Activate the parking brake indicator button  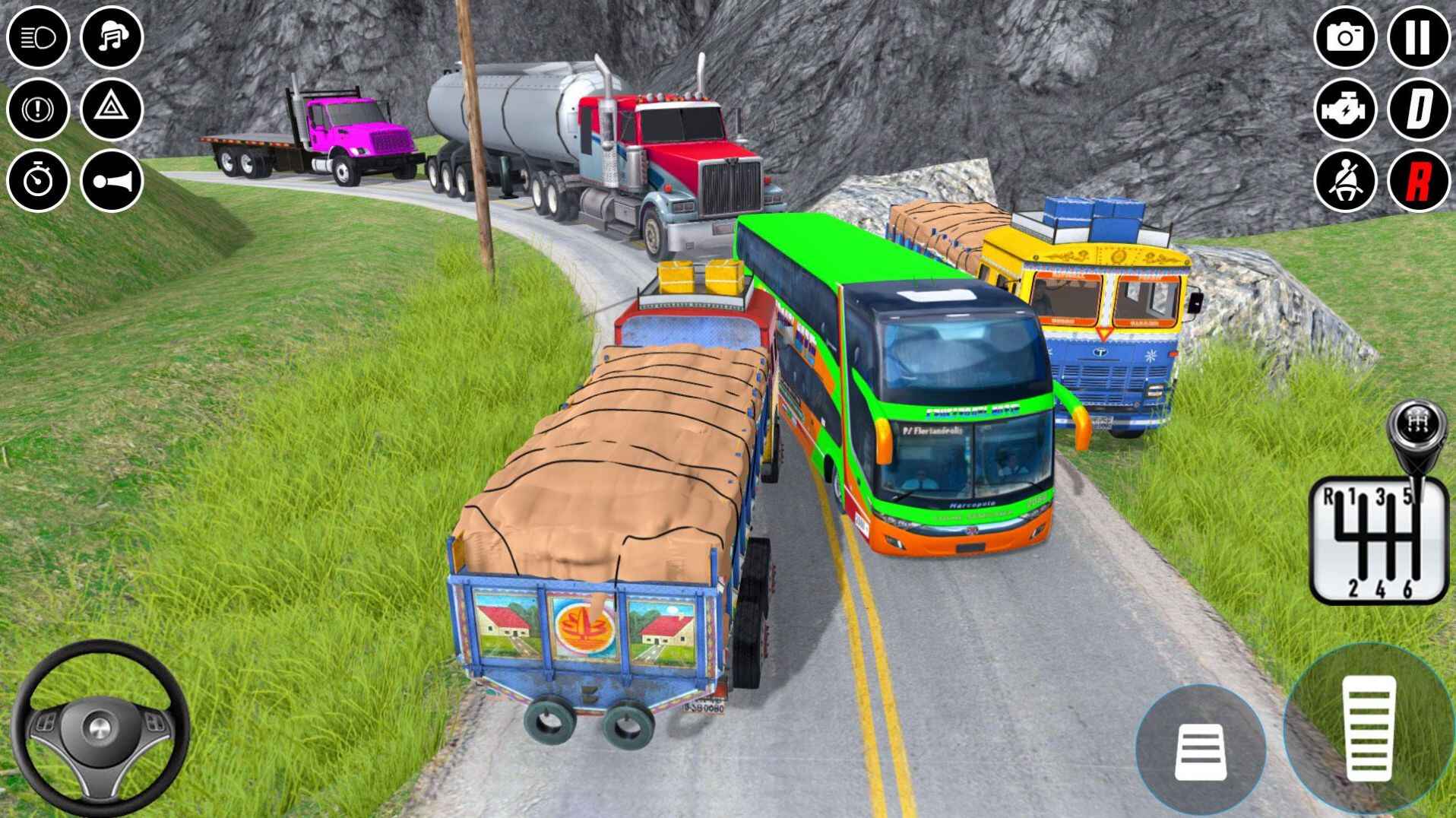click(x=38, y=109)
